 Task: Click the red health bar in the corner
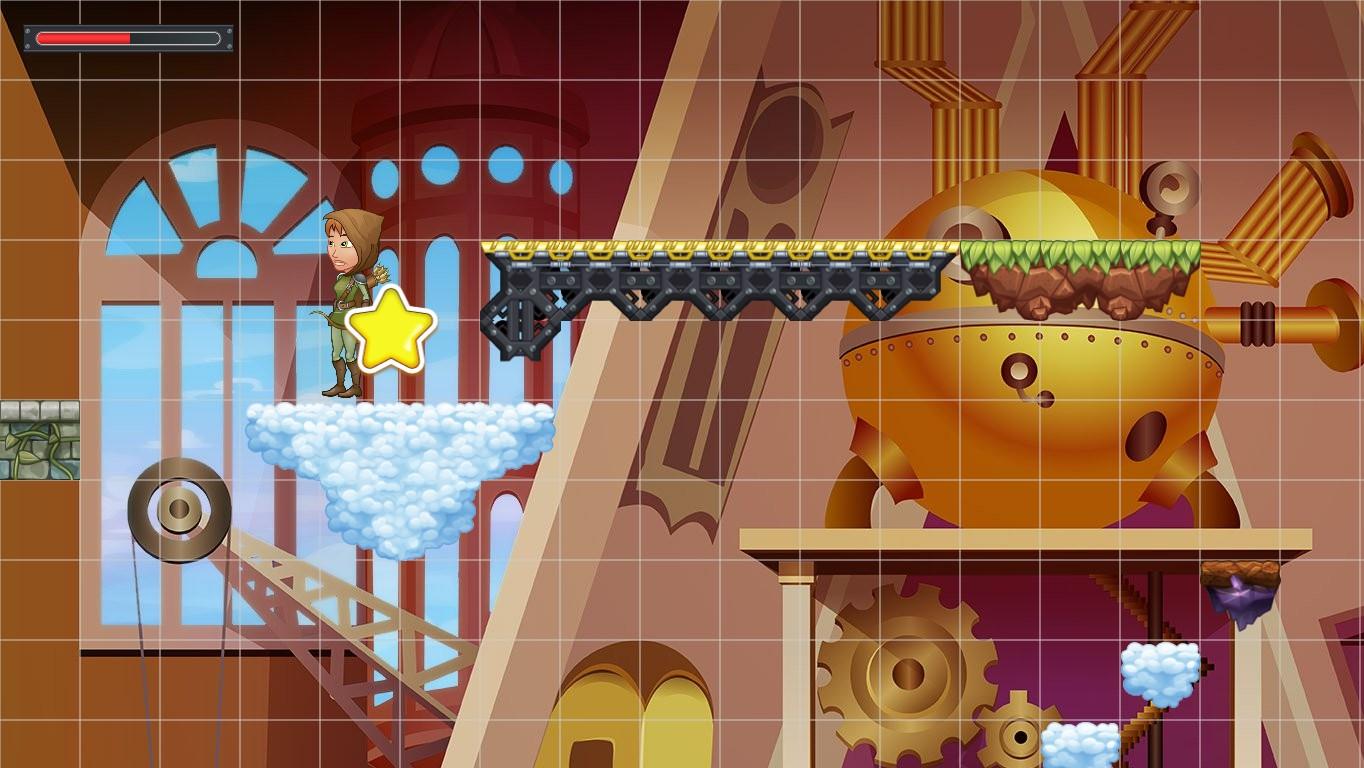pyautogui.click(x=85, y=38)
